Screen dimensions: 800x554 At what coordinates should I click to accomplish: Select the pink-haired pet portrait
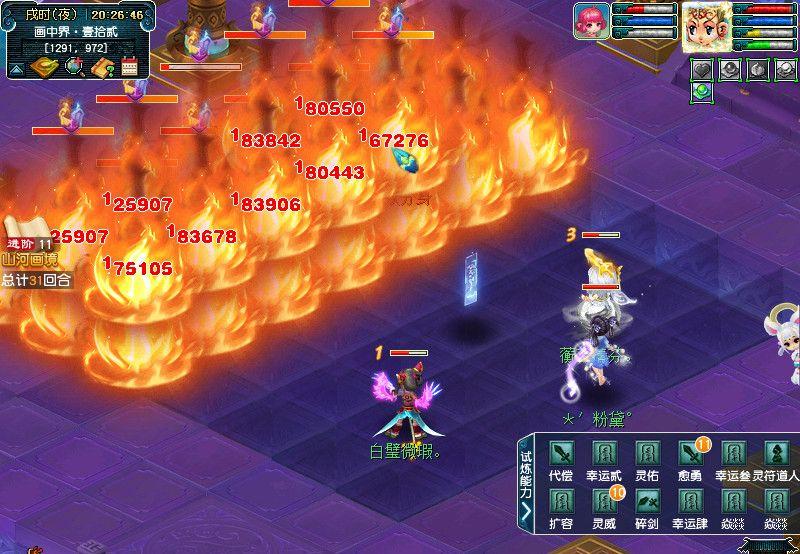tap(591, 21)
